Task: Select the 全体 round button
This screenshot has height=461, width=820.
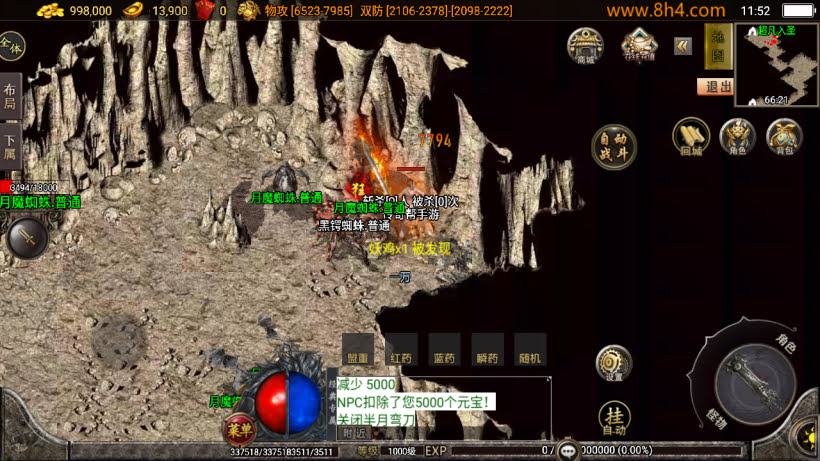Action: coord(11,46)
